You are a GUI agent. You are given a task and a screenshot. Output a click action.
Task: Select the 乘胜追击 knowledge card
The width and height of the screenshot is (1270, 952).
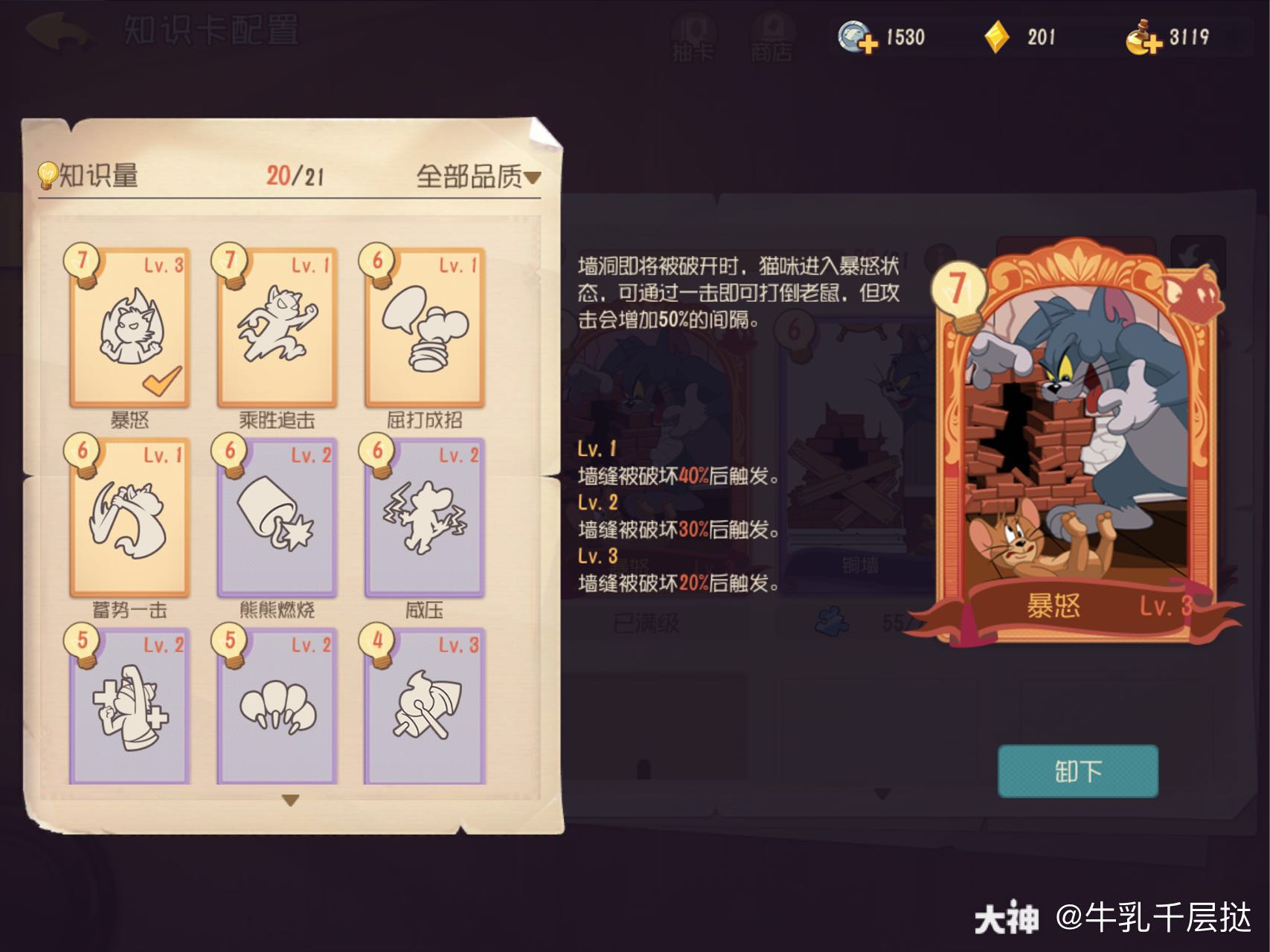(274, 327)
